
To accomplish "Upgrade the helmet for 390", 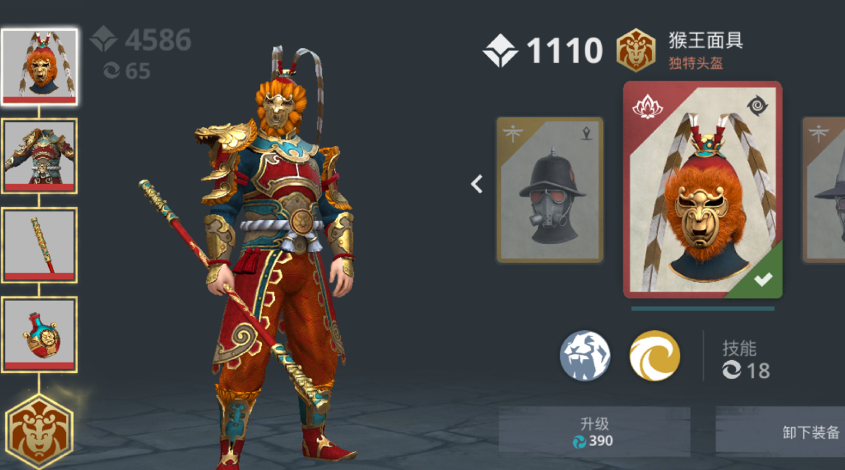I will 594,431.
